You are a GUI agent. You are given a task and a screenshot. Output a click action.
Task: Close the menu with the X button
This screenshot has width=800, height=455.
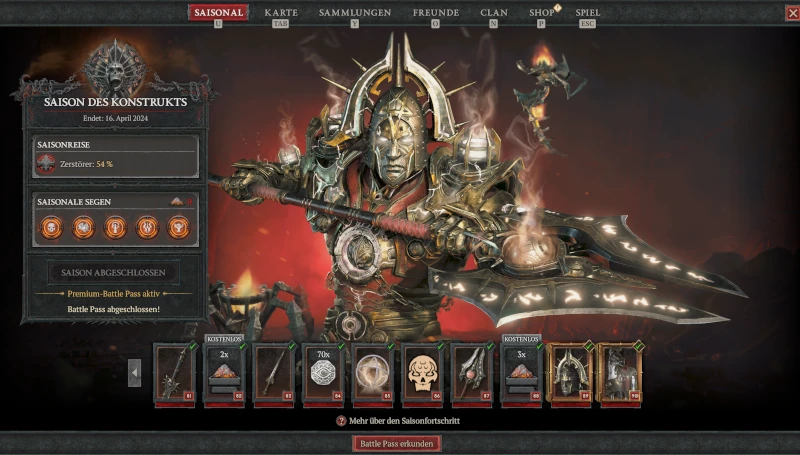792,13
